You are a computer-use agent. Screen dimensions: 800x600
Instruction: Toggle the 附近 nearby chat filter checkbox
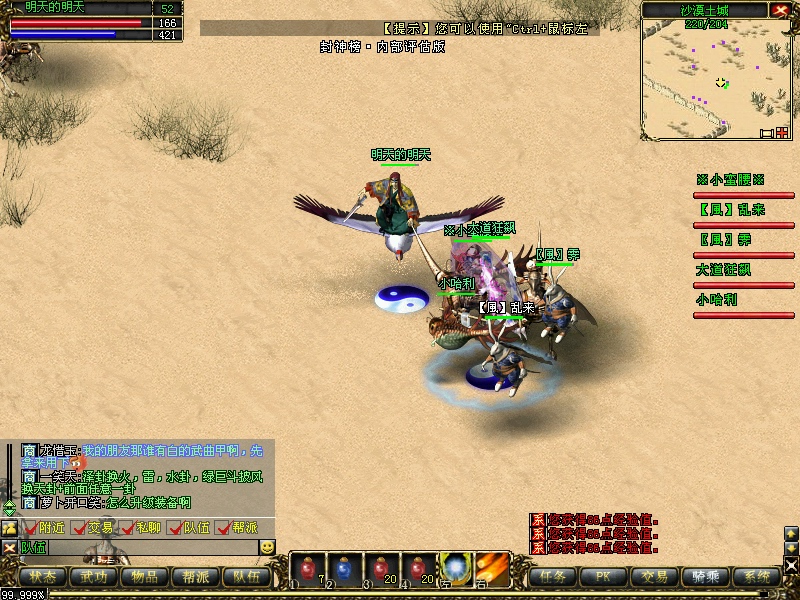pyautogui.click(x=32, y=528)
